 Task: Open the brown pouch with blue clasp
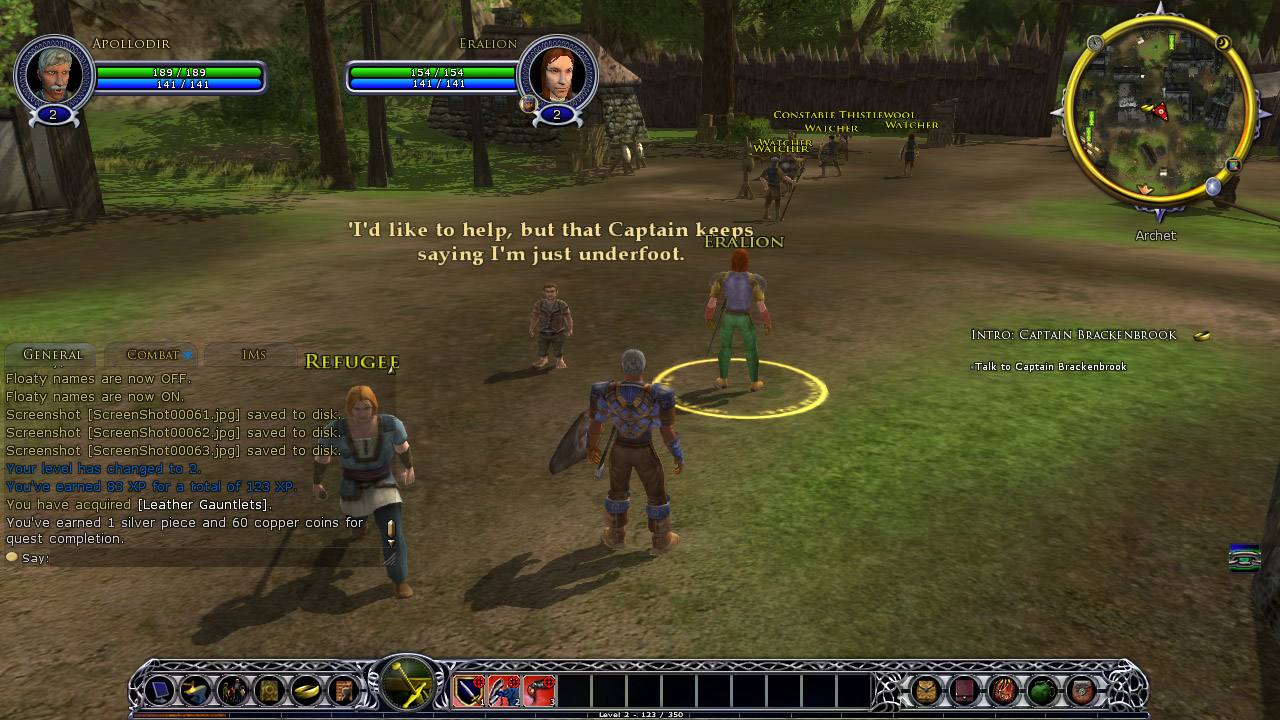(1081, 691)
